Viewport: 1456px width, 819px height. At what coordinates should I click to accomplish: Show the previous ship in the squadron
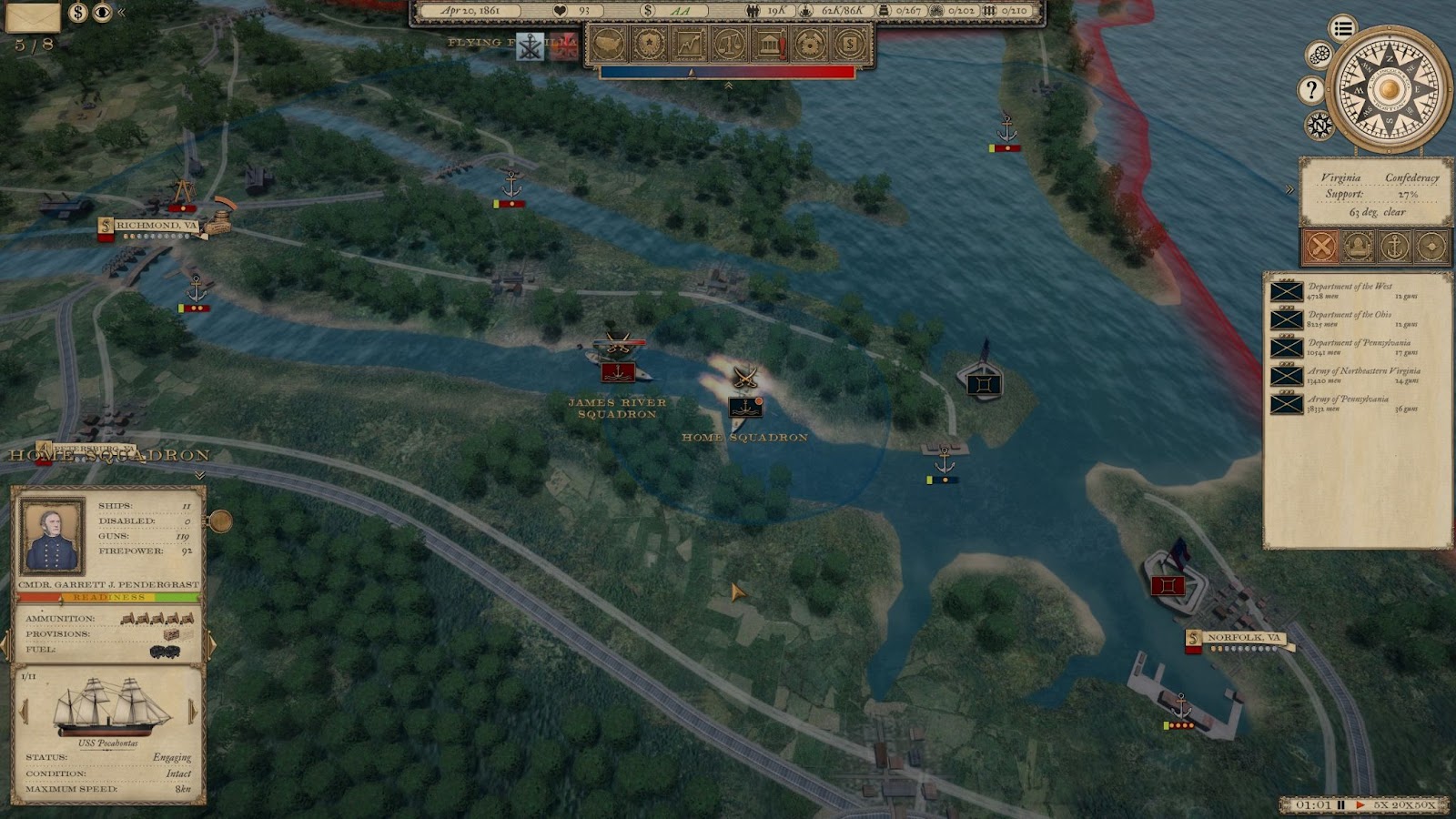click(x=25, y=710)
